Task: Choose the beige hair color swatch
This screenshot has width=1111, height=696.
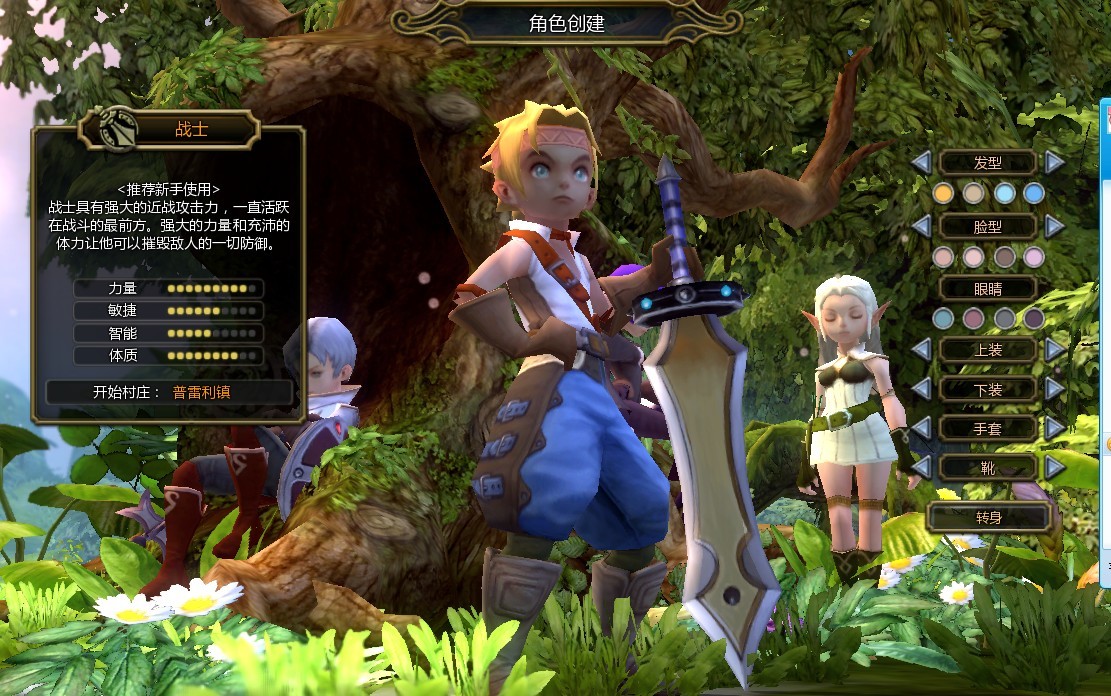Action: point(973,193)
